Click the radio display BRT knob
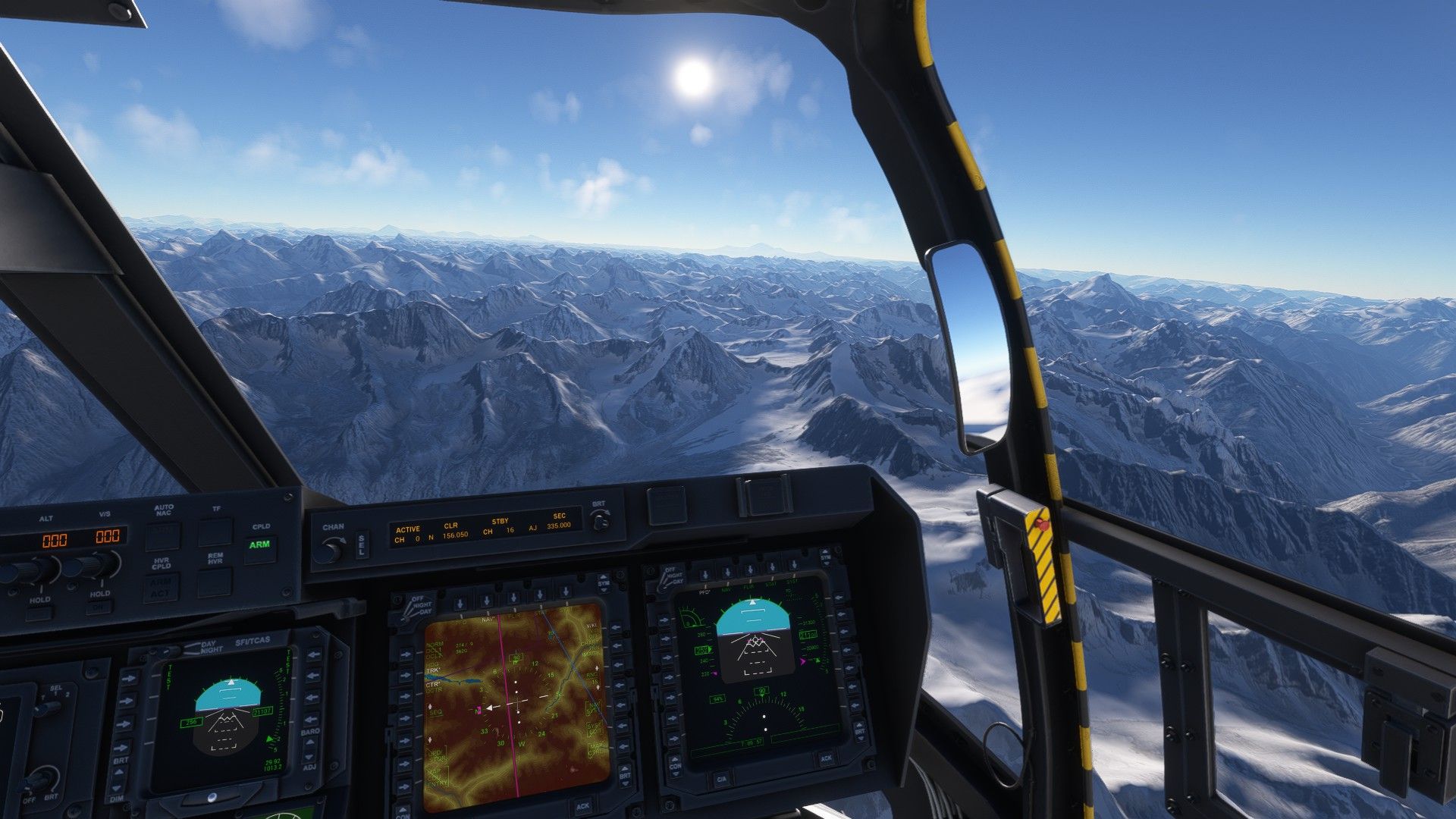 tap(601, 522)
